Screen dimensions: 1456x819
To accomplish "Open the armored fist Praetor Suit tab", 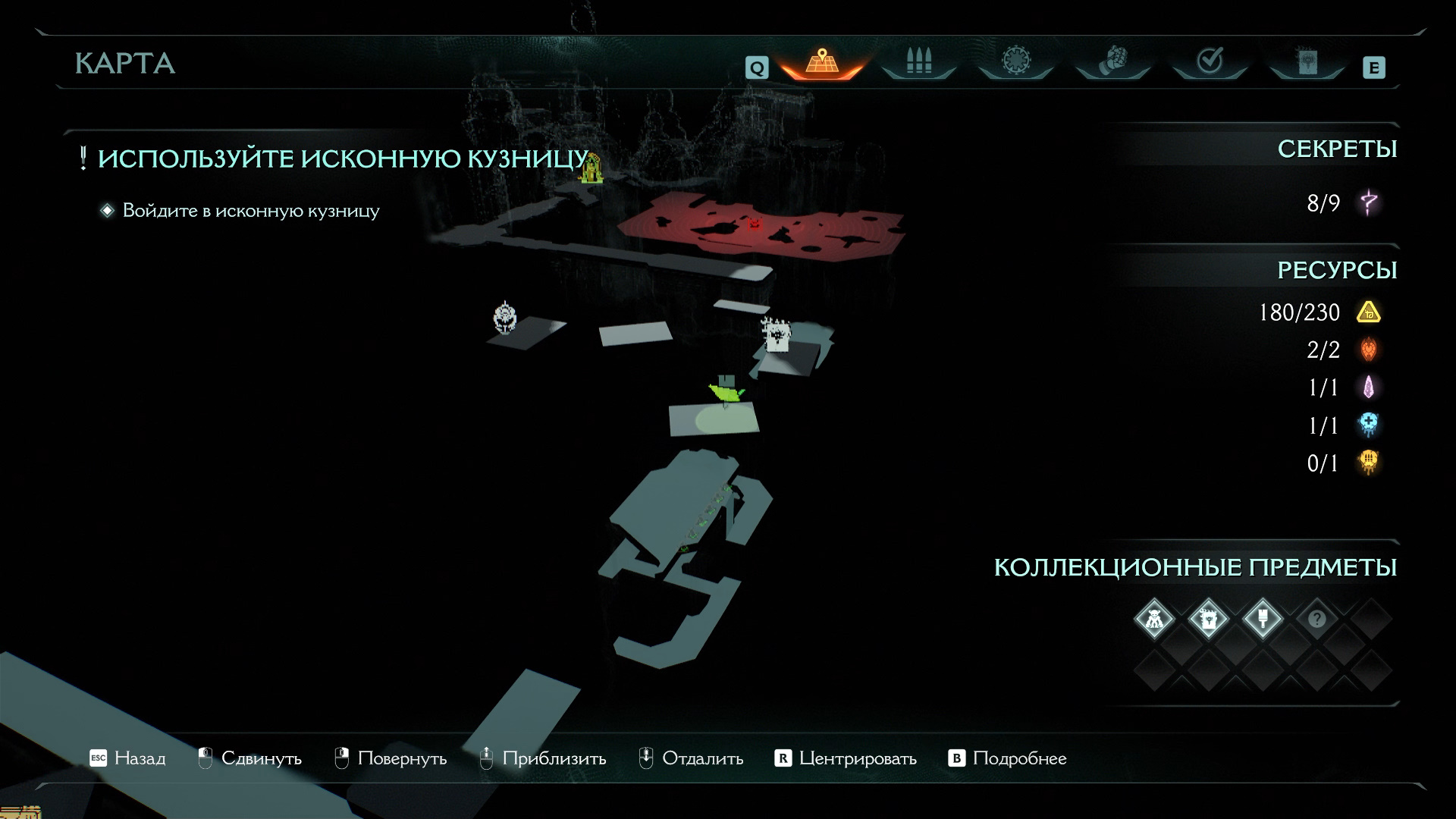I will point(1112,62).
